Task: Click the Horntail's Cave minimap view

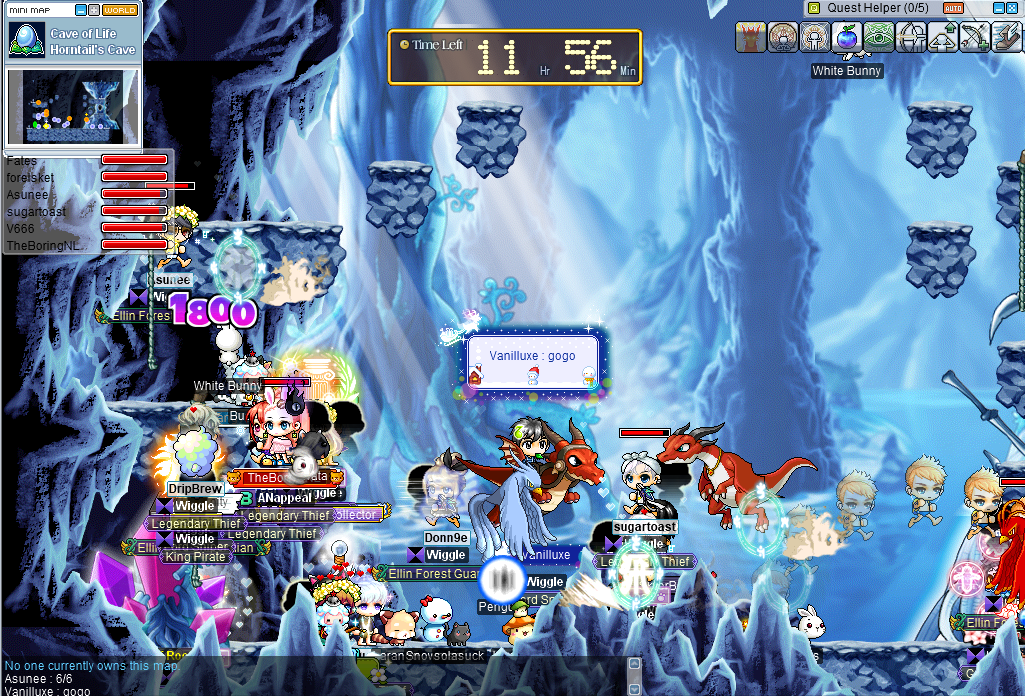Action: click(73, 106)
